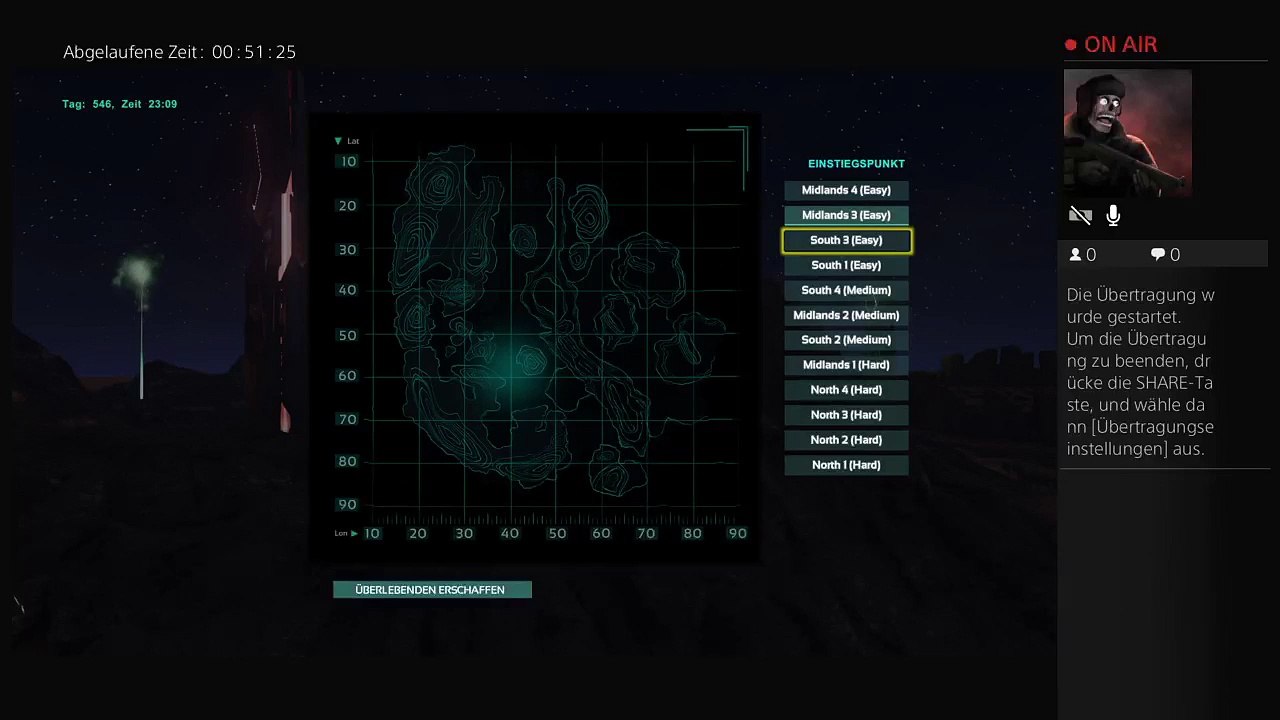Toggle the crossed-out camera icon
The image size is (1280, 720).
point(1080,215)
